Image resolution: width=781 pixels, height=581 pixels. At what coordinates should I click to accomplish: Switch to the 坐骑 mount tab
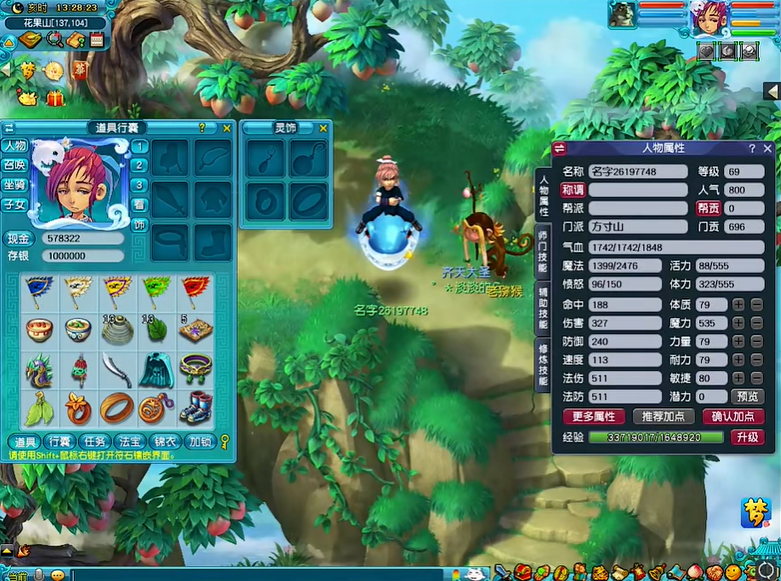point(14,185)
